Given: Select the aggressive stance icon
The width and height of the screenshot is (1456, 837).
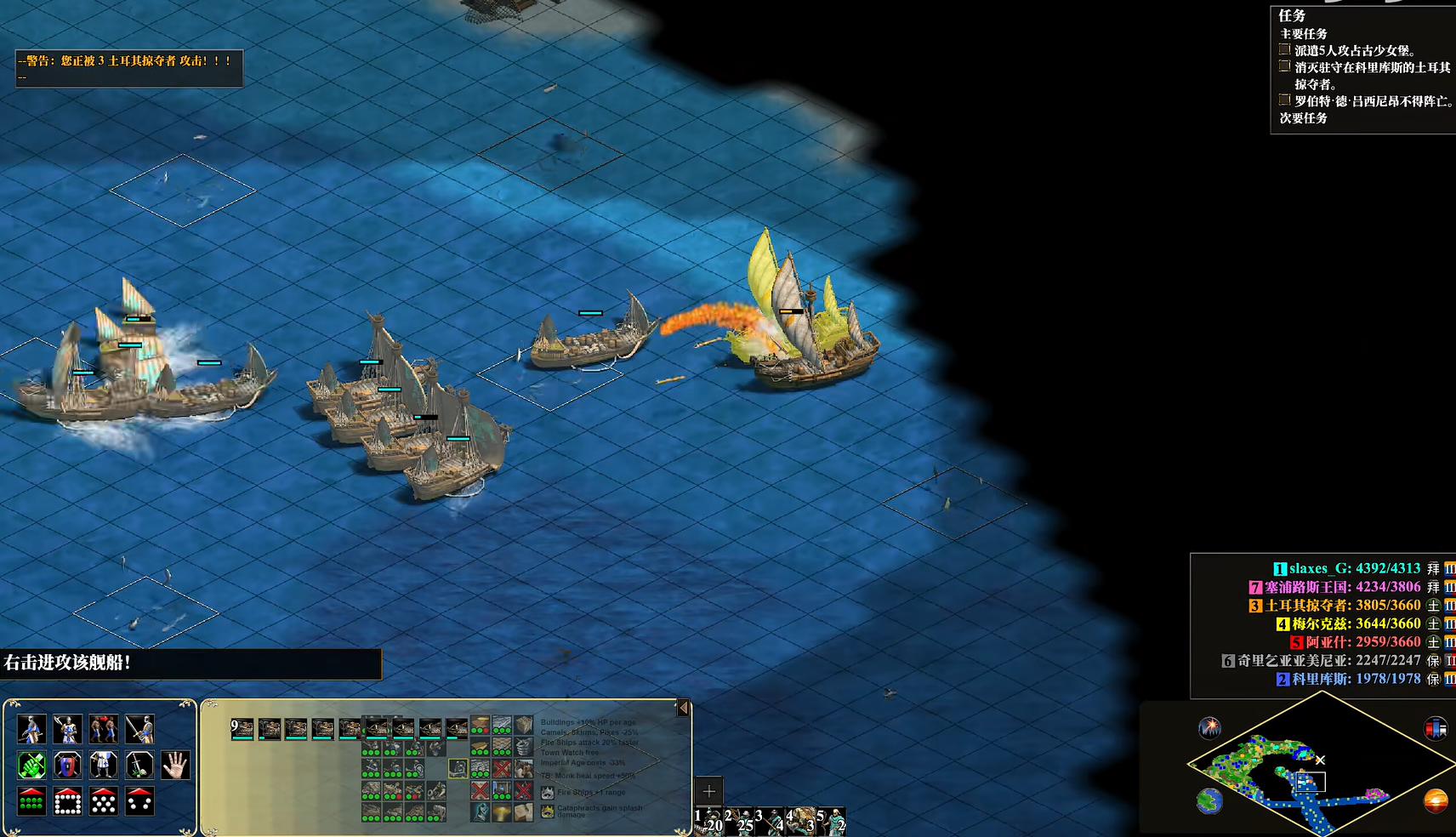Looking at the screenshot, I should (x=31, y=729).
